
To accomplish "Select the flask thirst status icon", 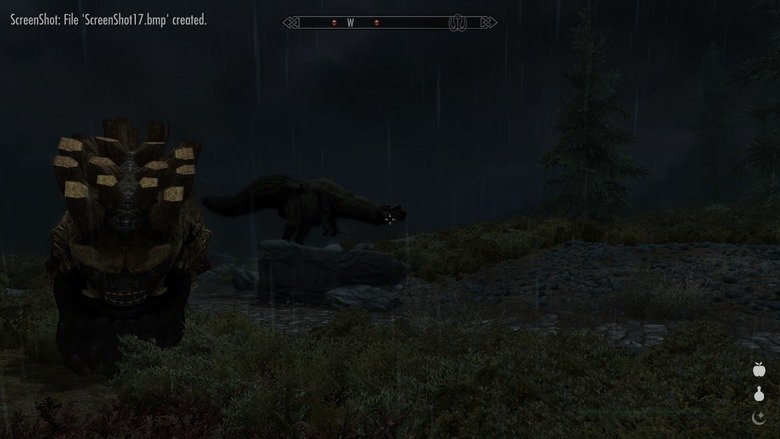I will pyautogui.click(x=758, y=393).
